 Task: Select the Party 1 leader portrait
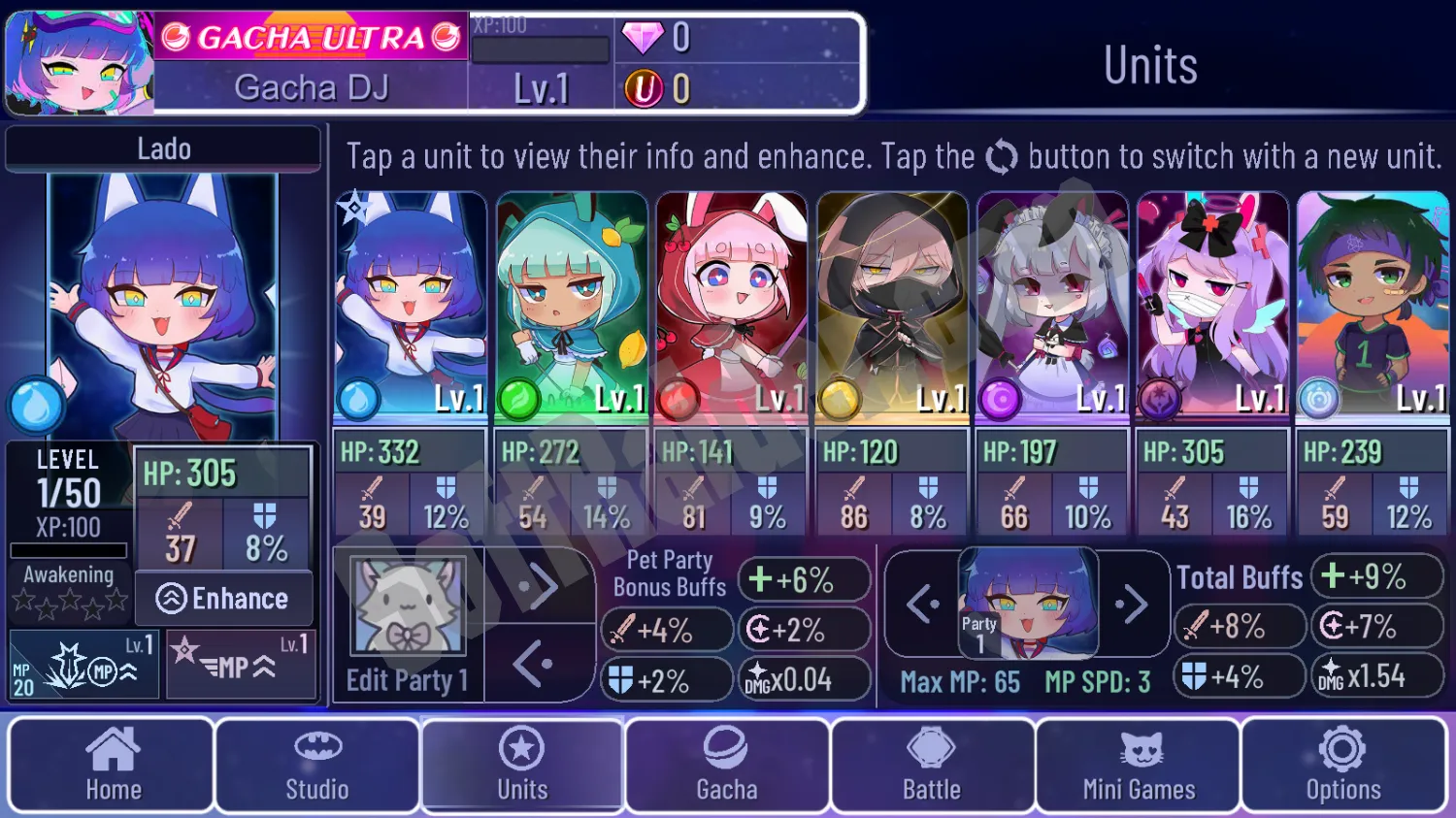click(1028, 604)
